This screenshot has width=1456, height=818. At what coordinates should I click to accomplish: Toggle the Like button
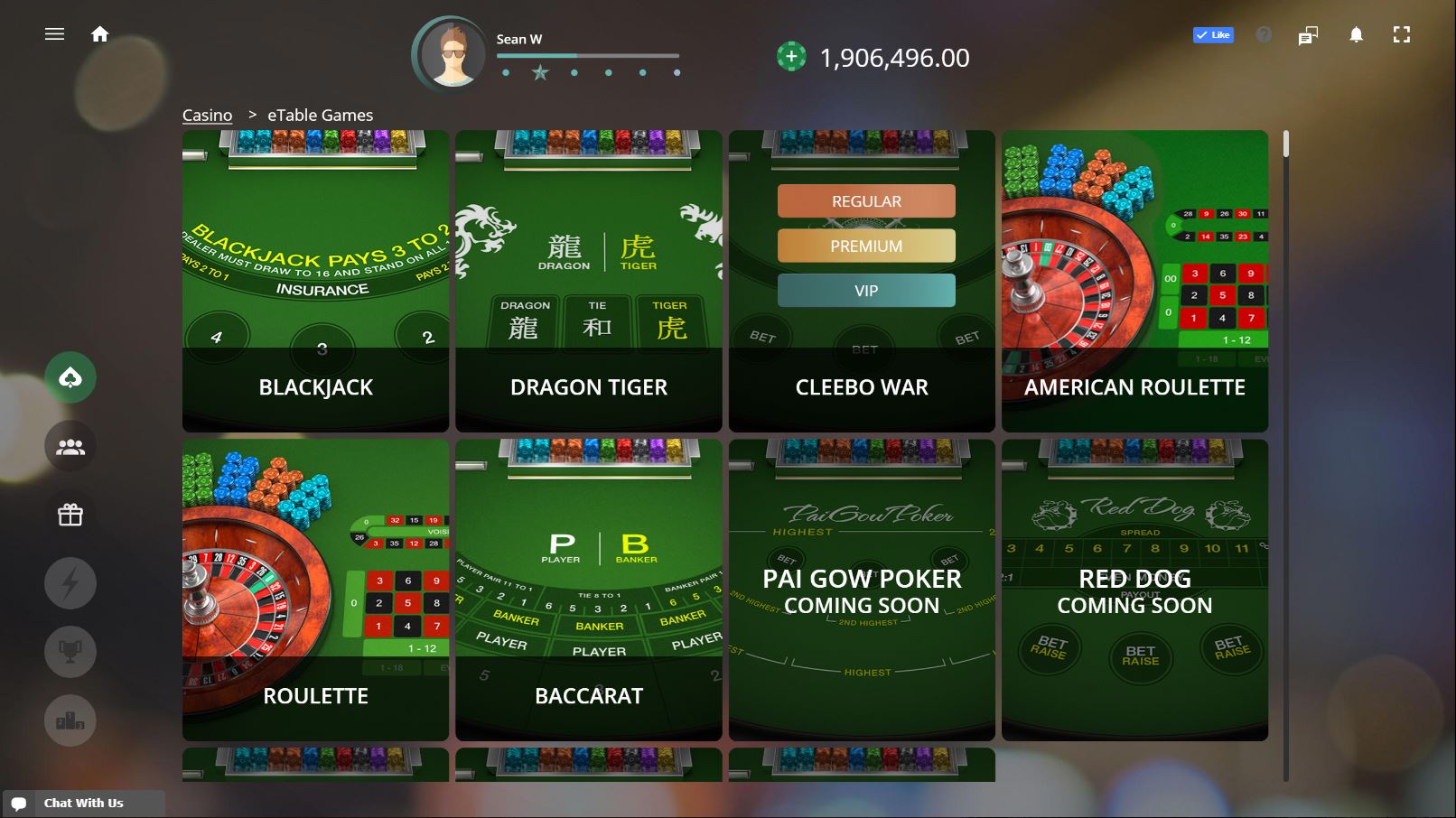(1213, 34)
